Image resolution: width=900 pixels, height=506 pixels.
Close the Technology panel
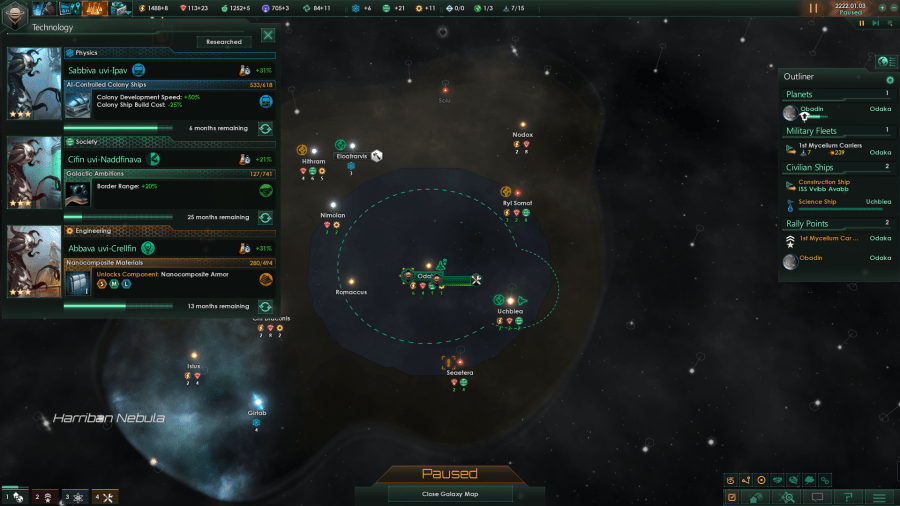pyautogui.click(x=268, y=35)
